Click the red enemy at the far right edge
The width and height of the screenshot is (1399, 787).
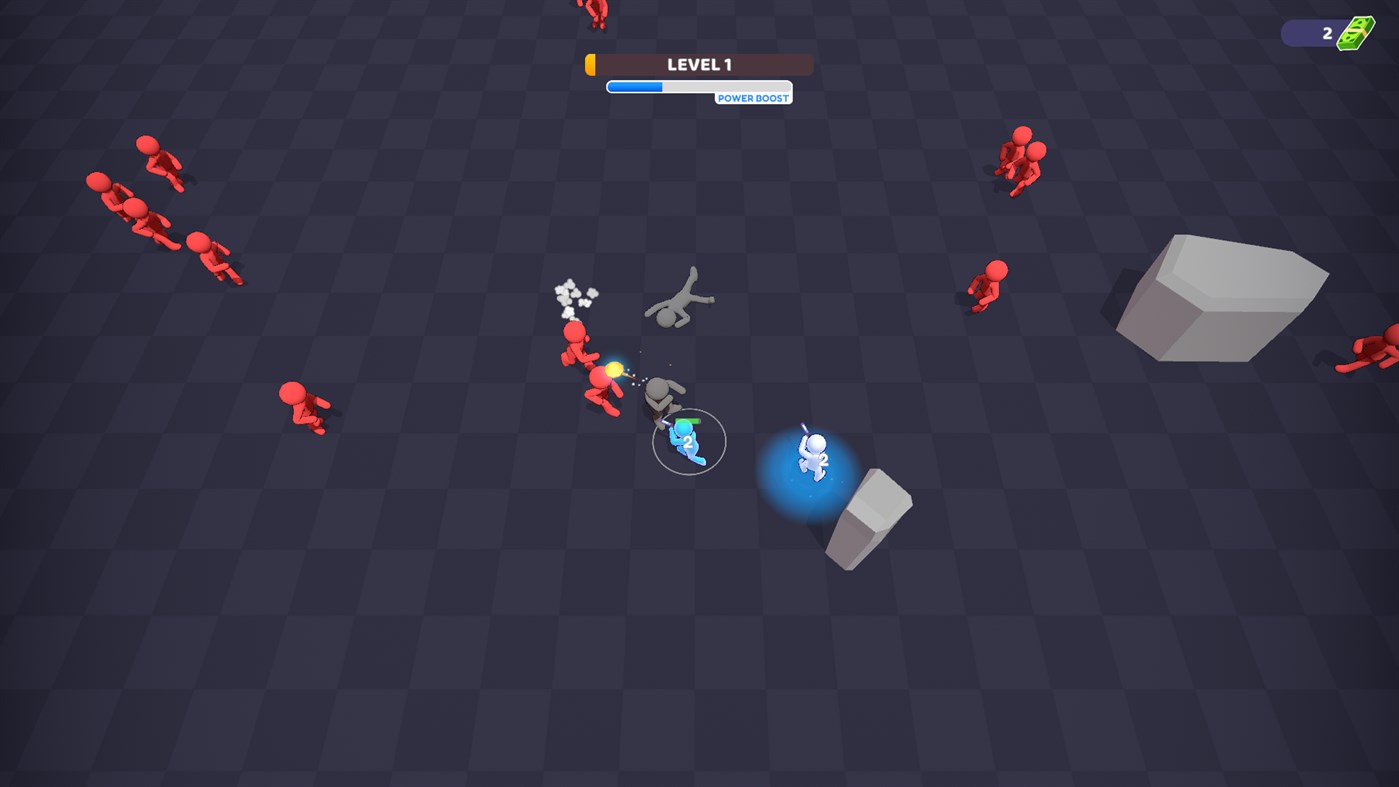pos(1373,350)
